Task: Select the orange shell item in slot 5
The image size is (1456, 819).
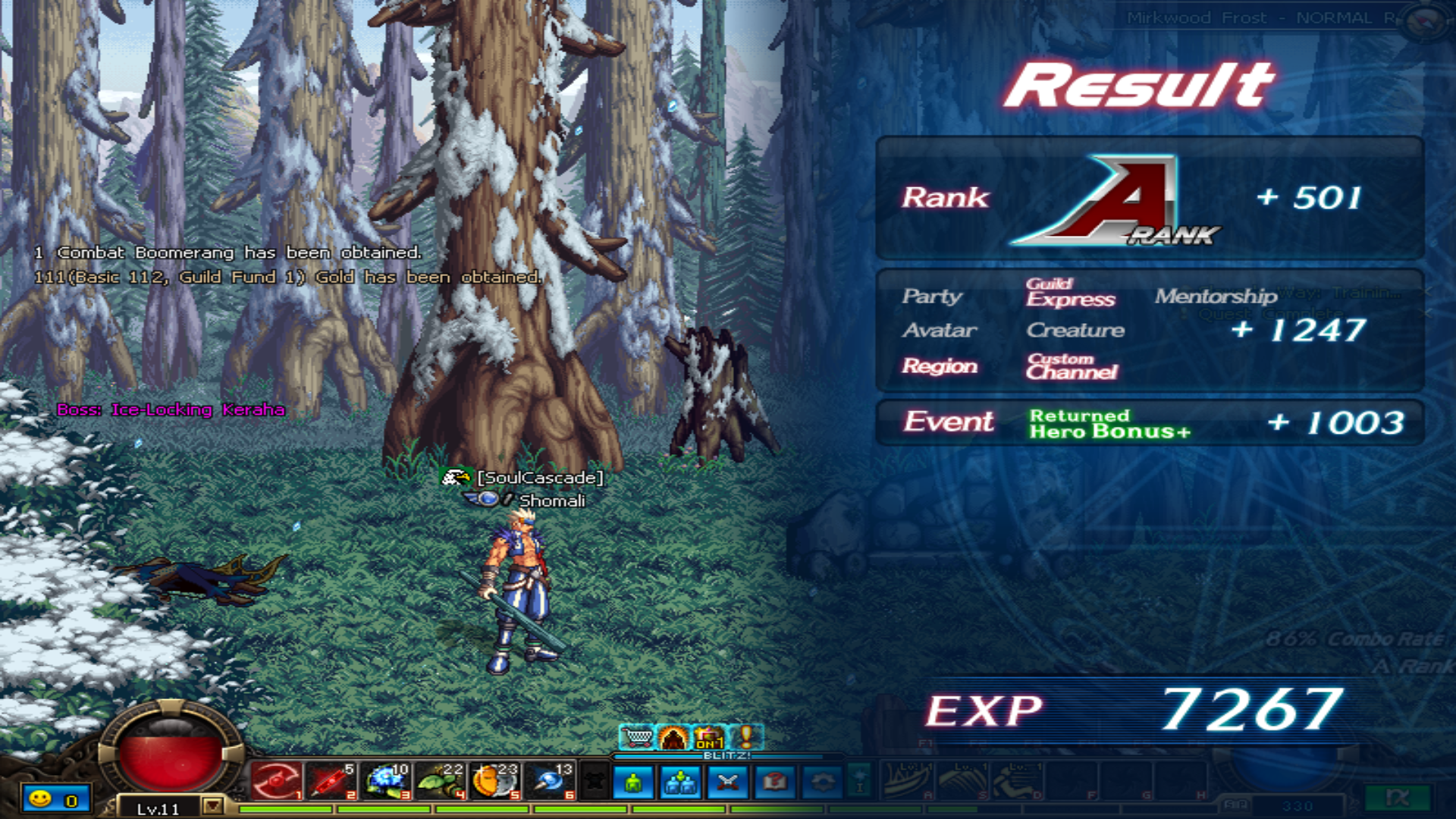Action: click(x=494, y=781)
